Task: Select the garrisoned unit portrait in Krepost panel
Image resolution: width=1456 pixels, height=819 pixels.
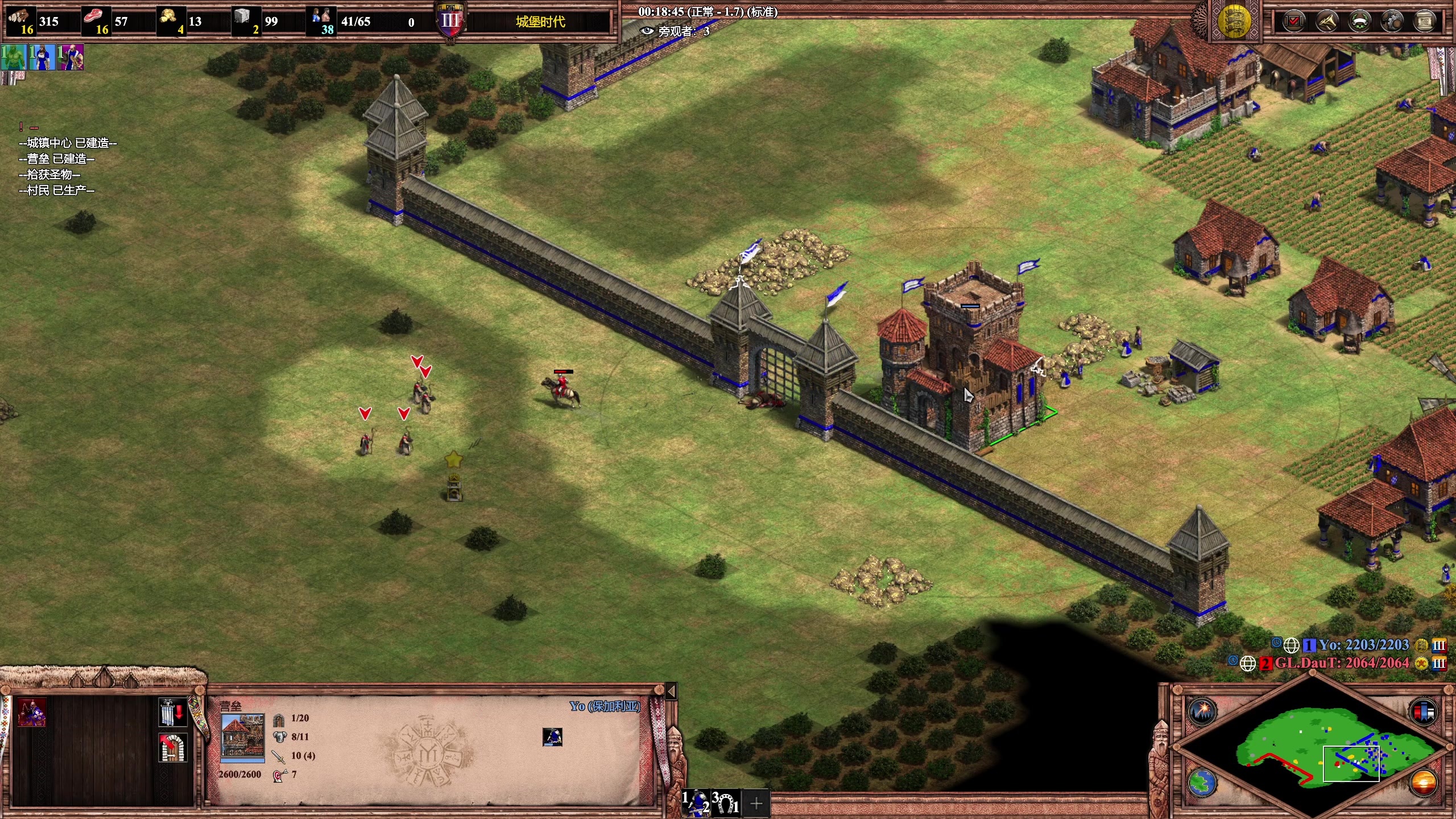Action: tap(552, 737)
